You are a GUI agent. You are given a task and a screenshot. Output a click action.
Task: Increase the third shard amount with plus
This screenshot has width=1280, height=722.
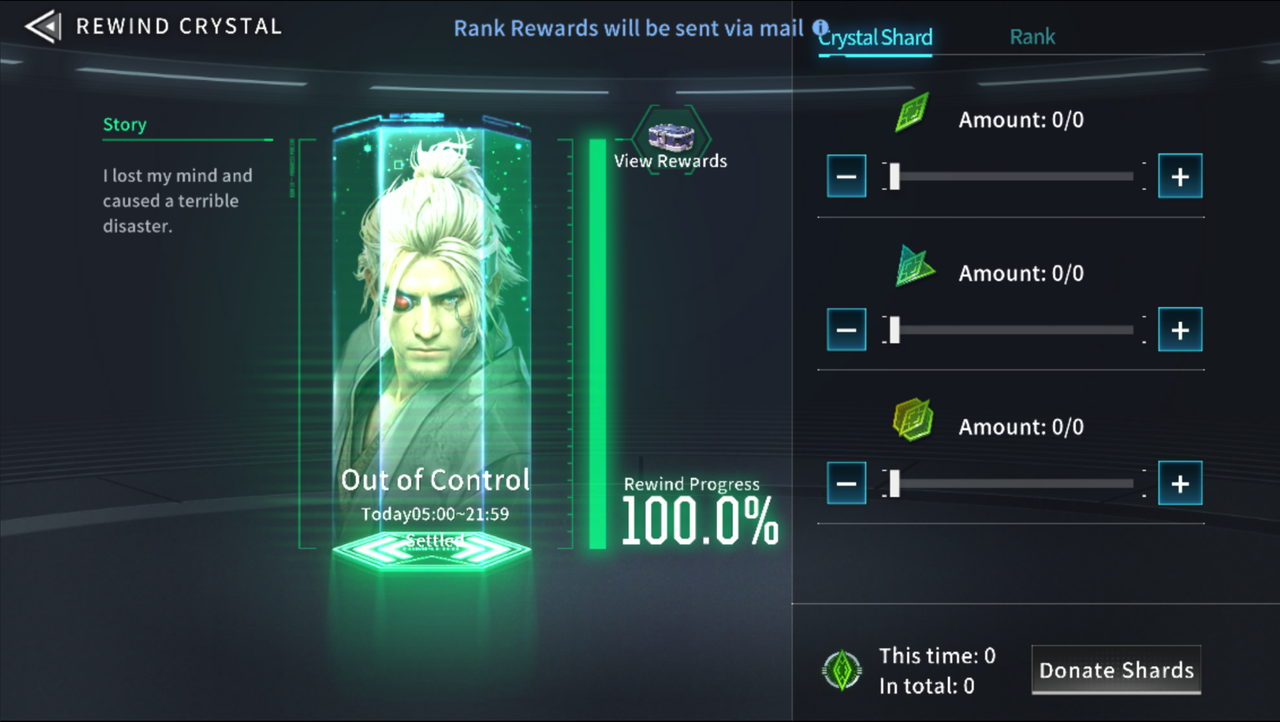click(x=1179, y=483)
